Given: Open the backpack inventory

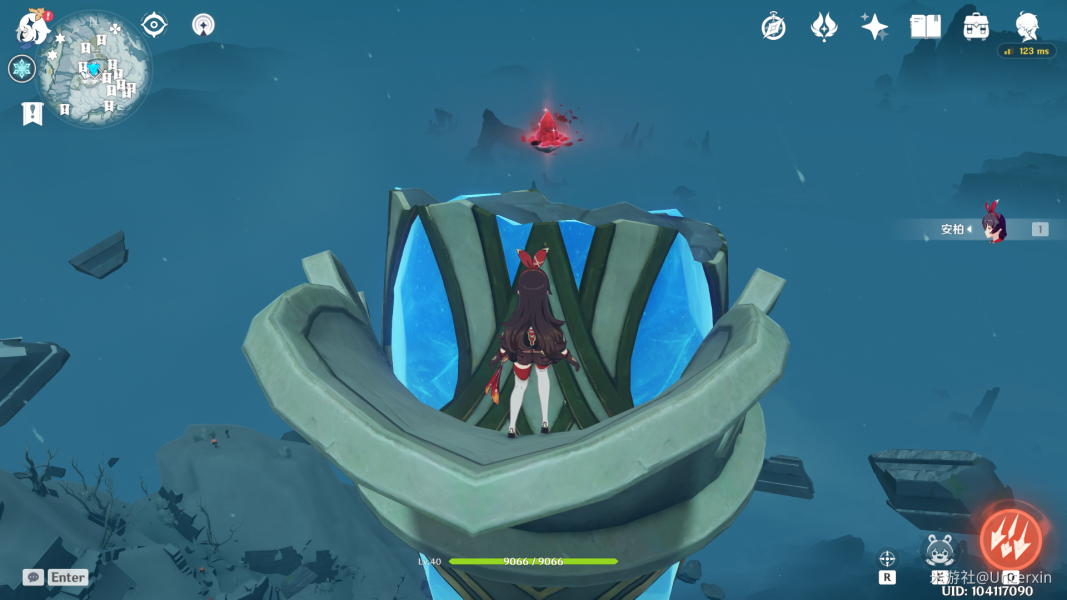Looking at the screenshot, I should [x=976, y=27].
